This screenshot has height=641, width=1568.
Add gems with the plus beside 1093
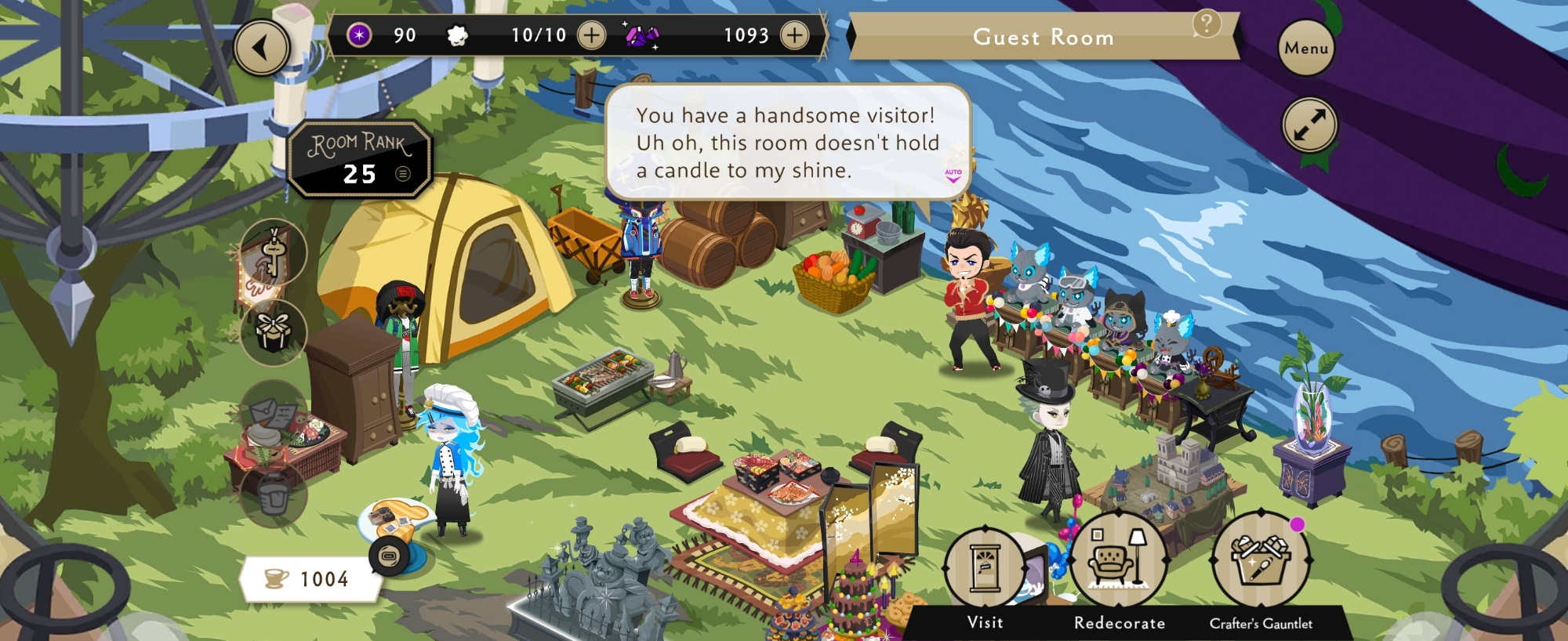click(794, 35)
